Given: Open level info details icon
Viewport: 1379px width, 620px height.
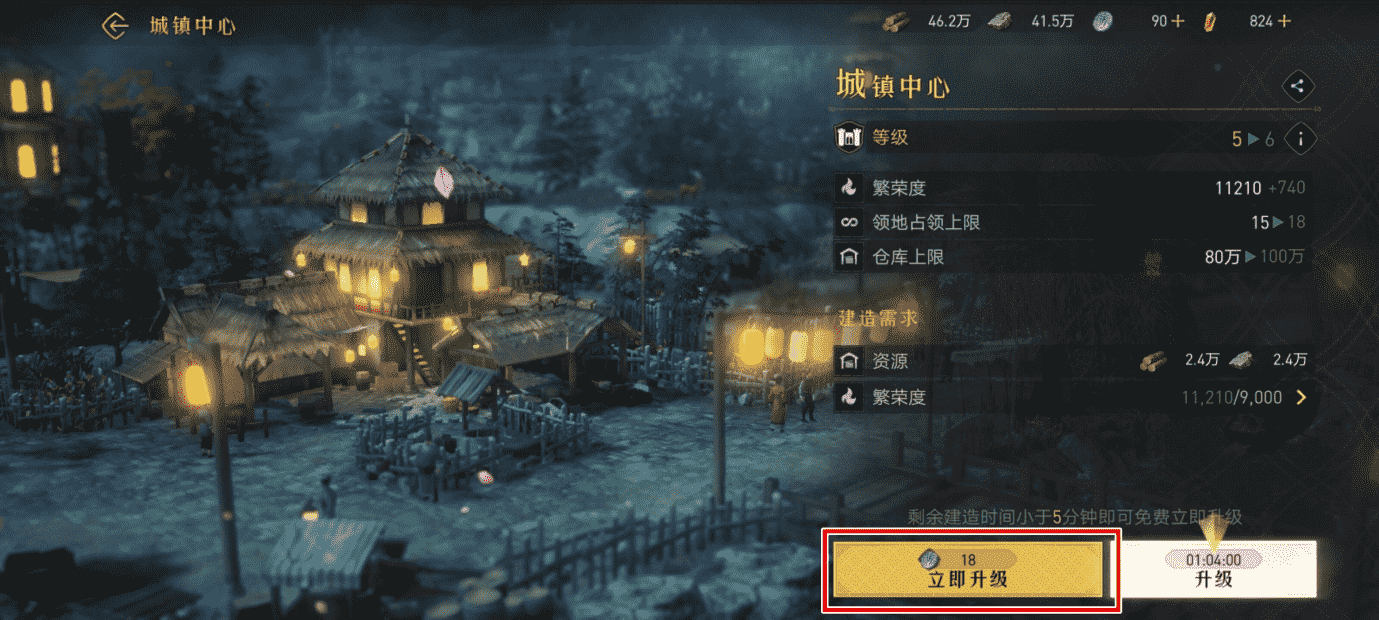Looking at the screenshot, I should click(1300, 139).
